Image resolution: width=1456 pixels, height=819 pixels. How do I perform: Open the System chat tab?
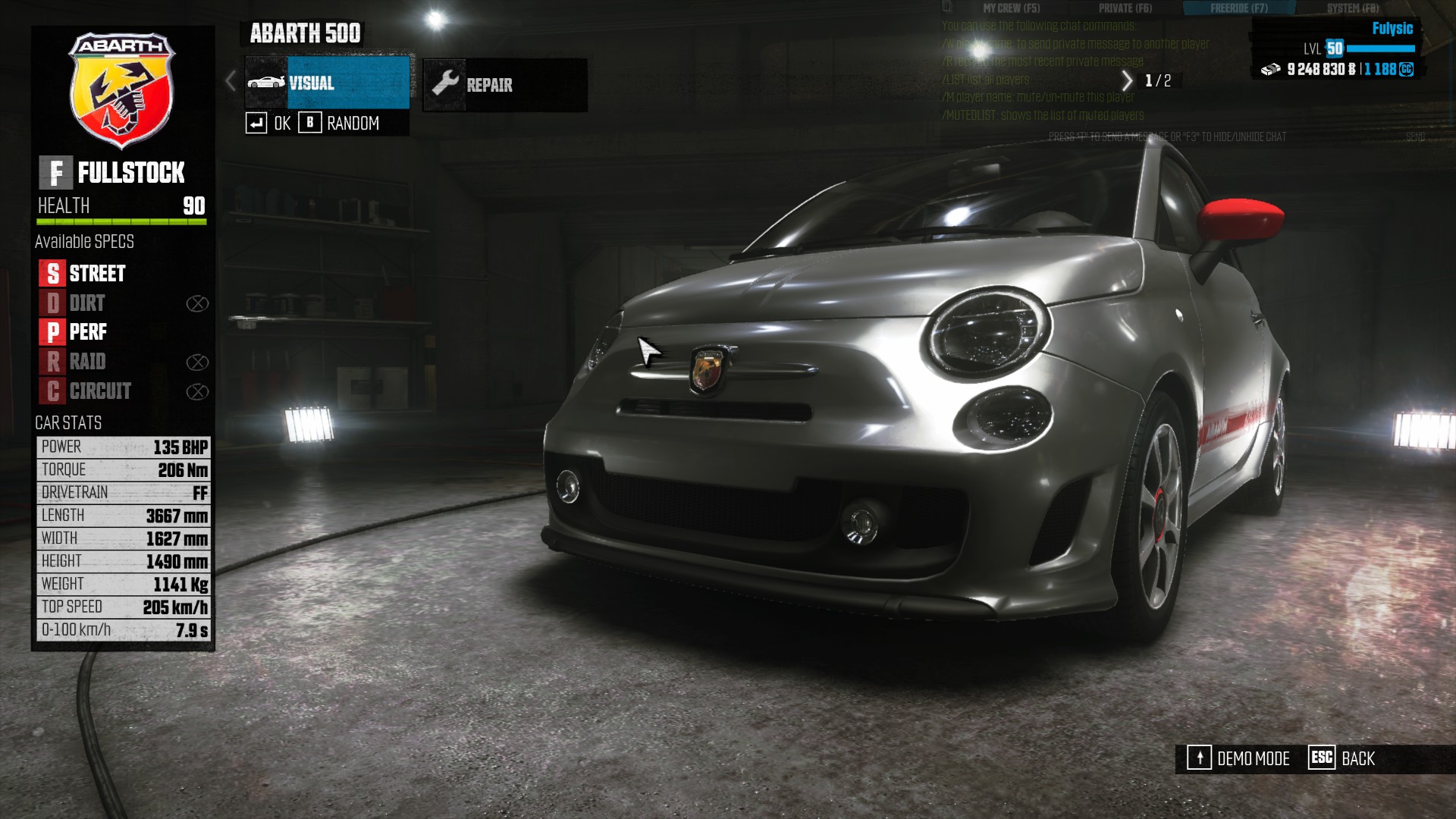(x=1352, y=8)
